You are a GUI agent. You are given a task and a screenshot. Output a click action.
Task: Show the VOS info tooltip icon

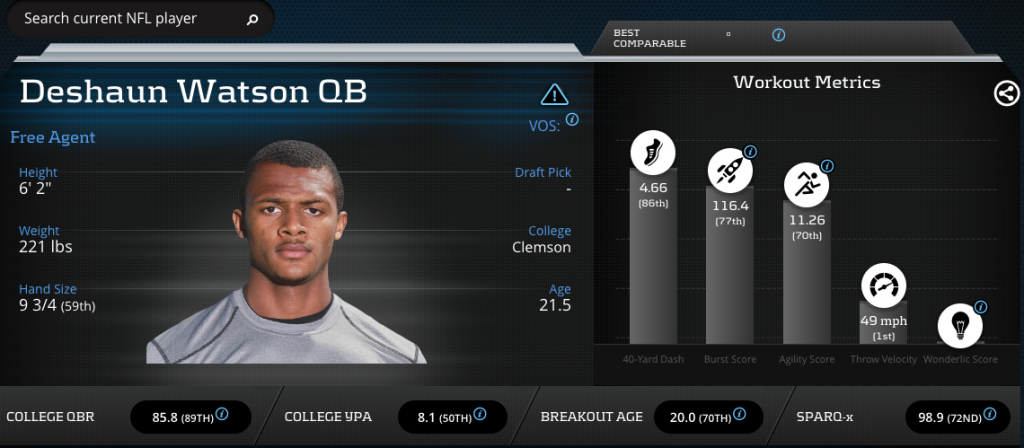pyautogui.click(x=572, y=119)
